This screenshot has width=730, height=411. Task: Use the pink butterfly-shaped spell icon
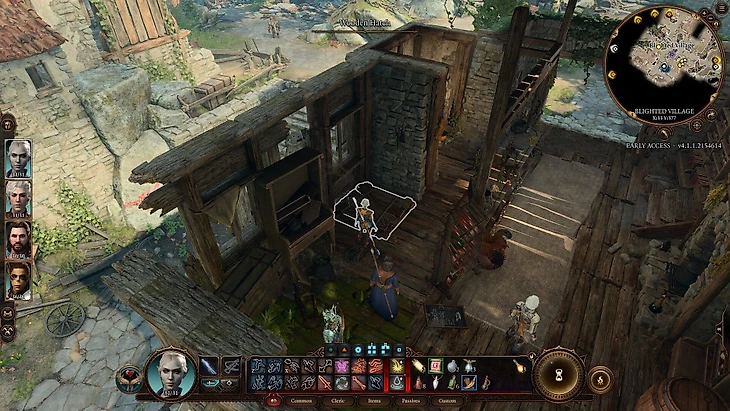(x=342, y=366)
